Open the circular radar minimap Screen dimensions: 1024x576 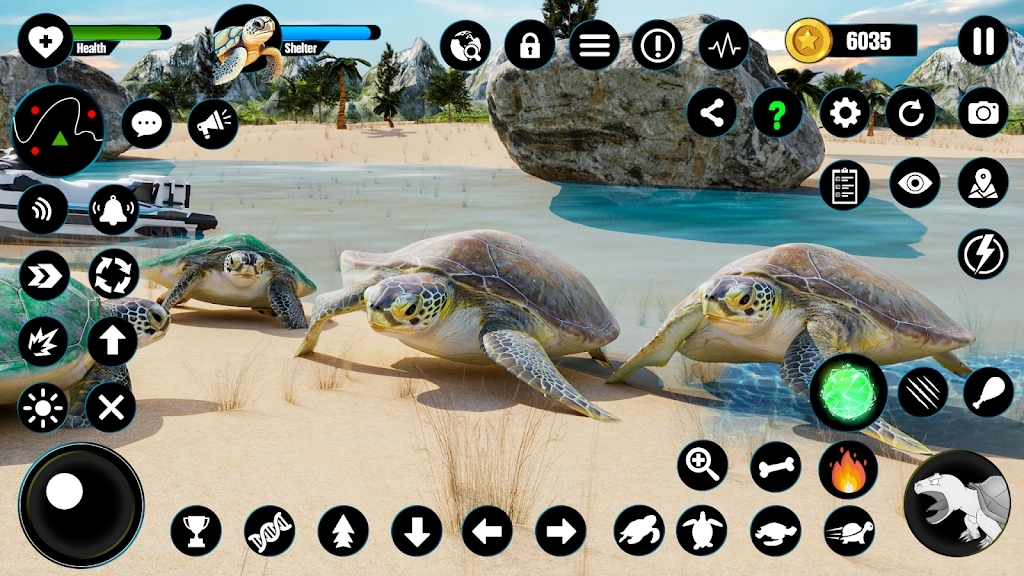point(57,130)
